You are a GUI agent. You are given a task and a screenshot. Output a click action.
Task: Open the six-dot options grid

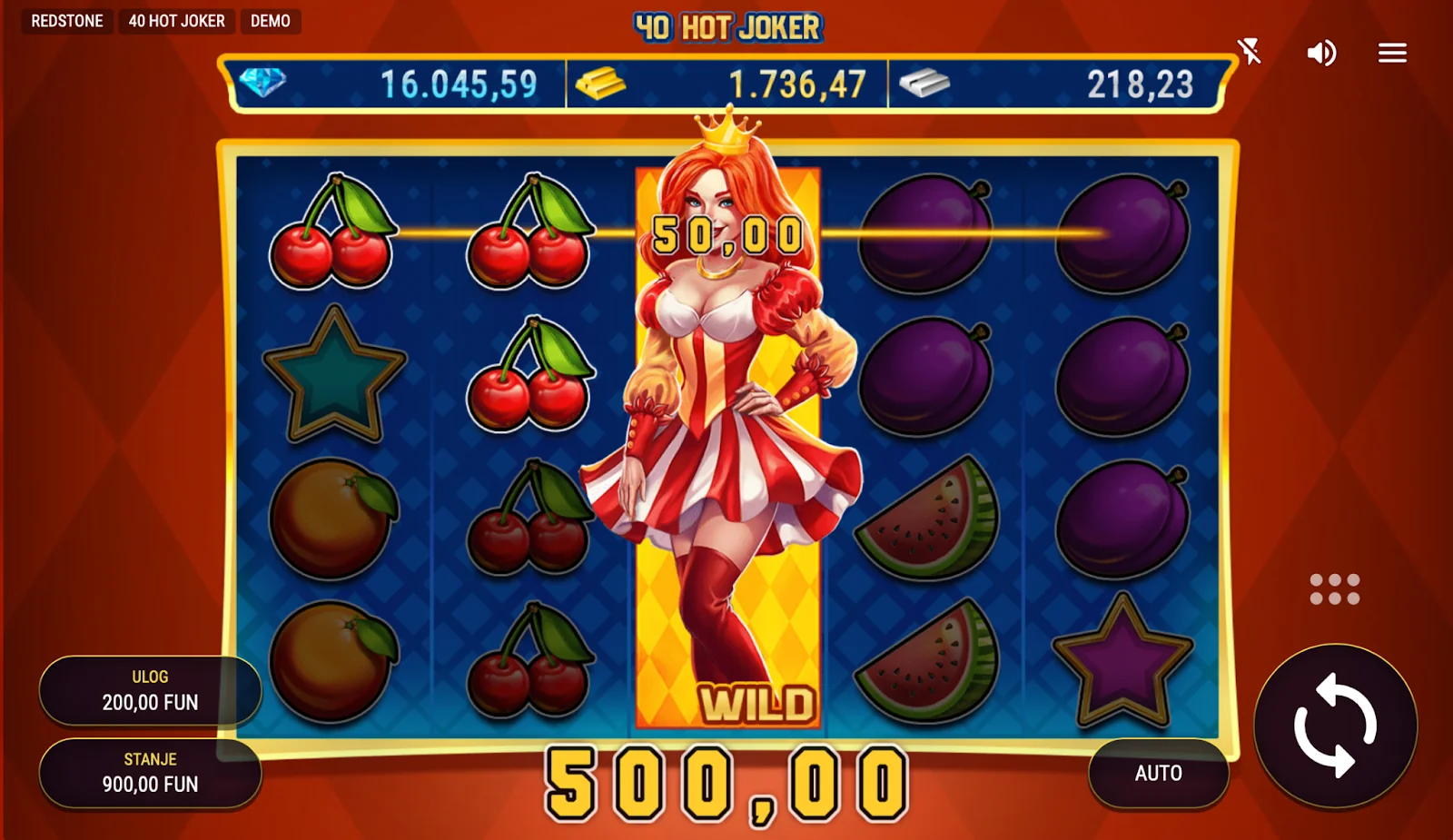pyautogui.click(x=1334, y=588)
